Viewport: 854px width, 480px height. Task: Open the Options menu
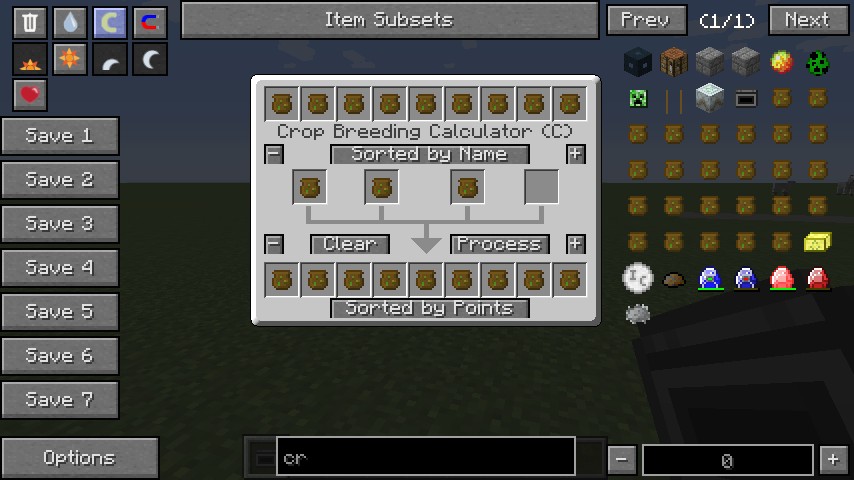click(79, 458)
